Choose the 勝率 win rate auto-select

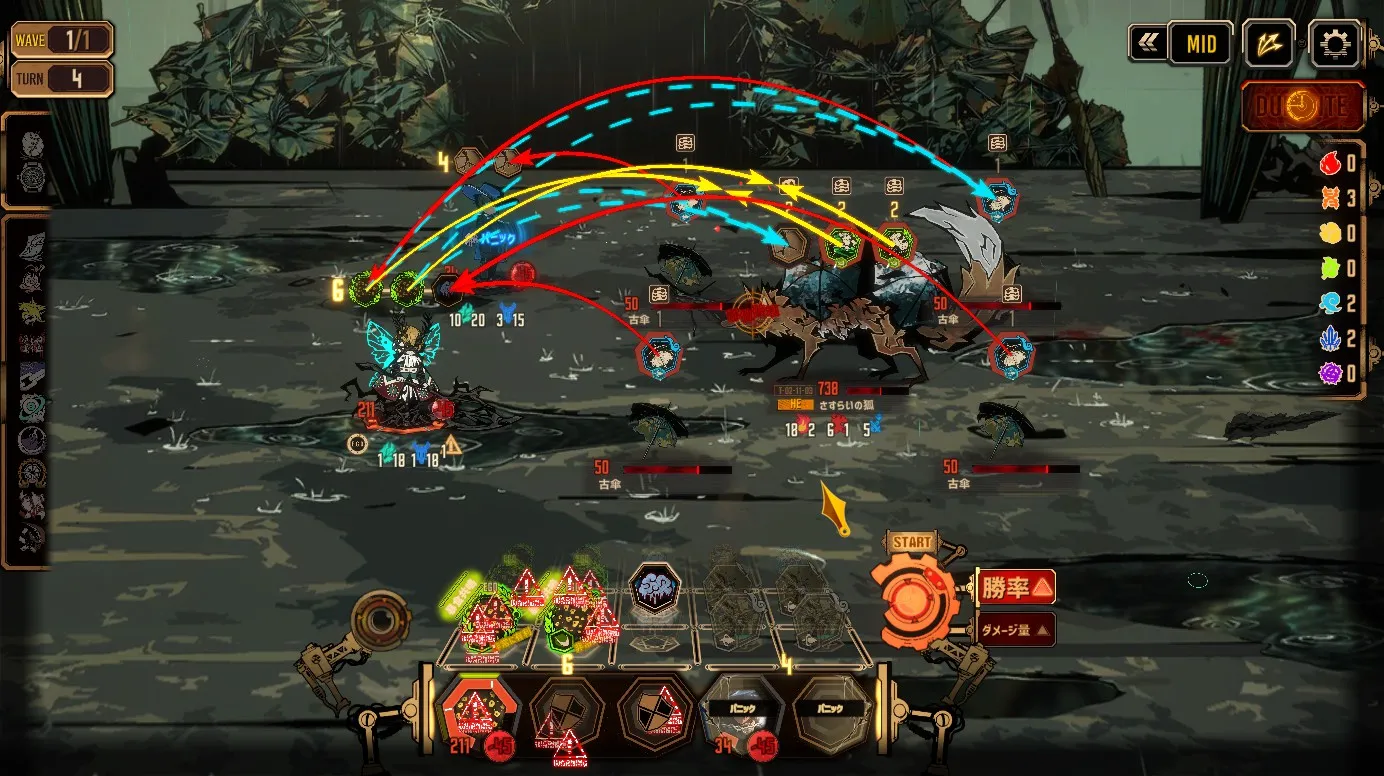[1015, 587]
